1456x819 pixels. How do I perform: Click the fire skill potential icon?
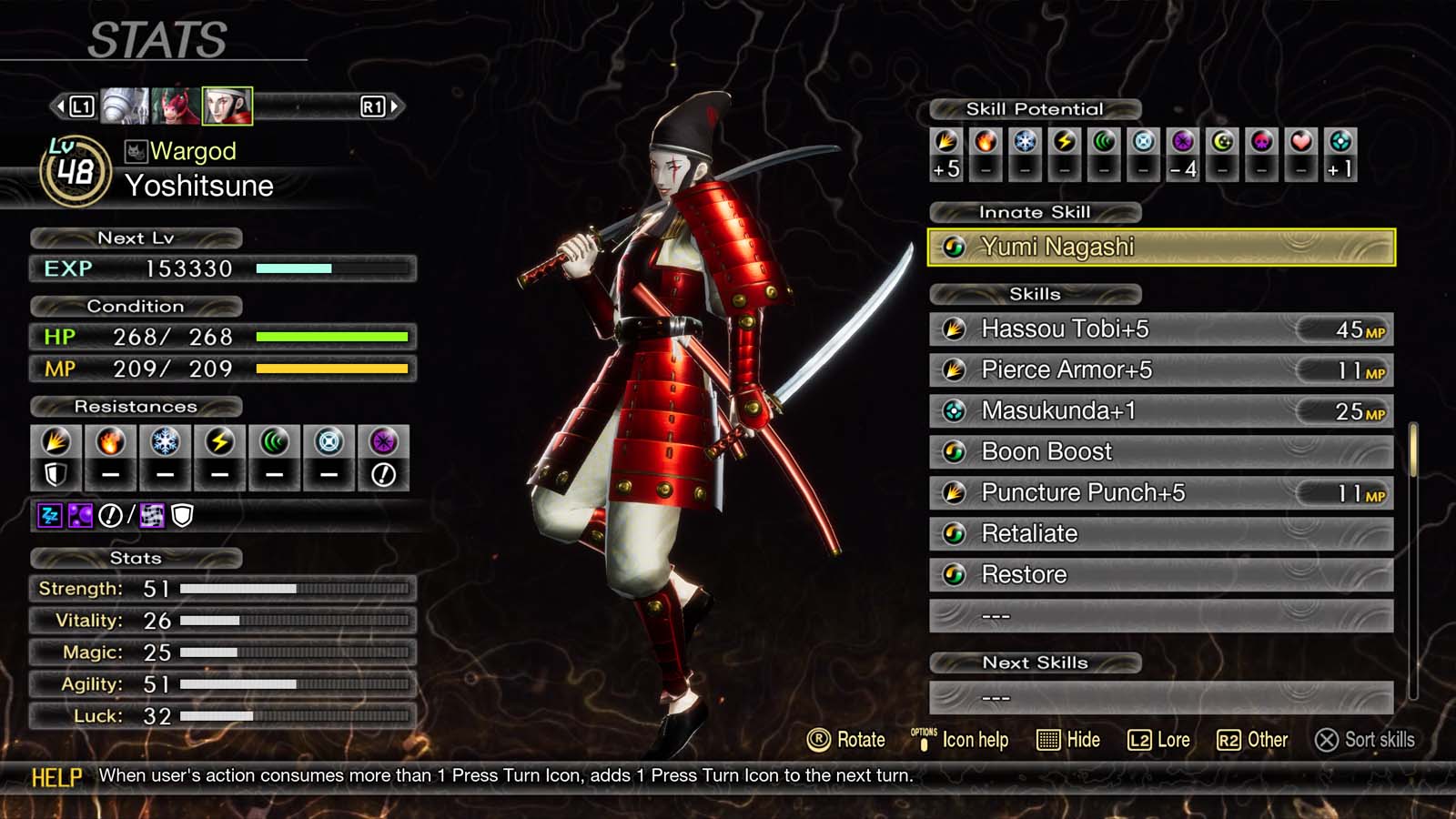tap(986, 142)
